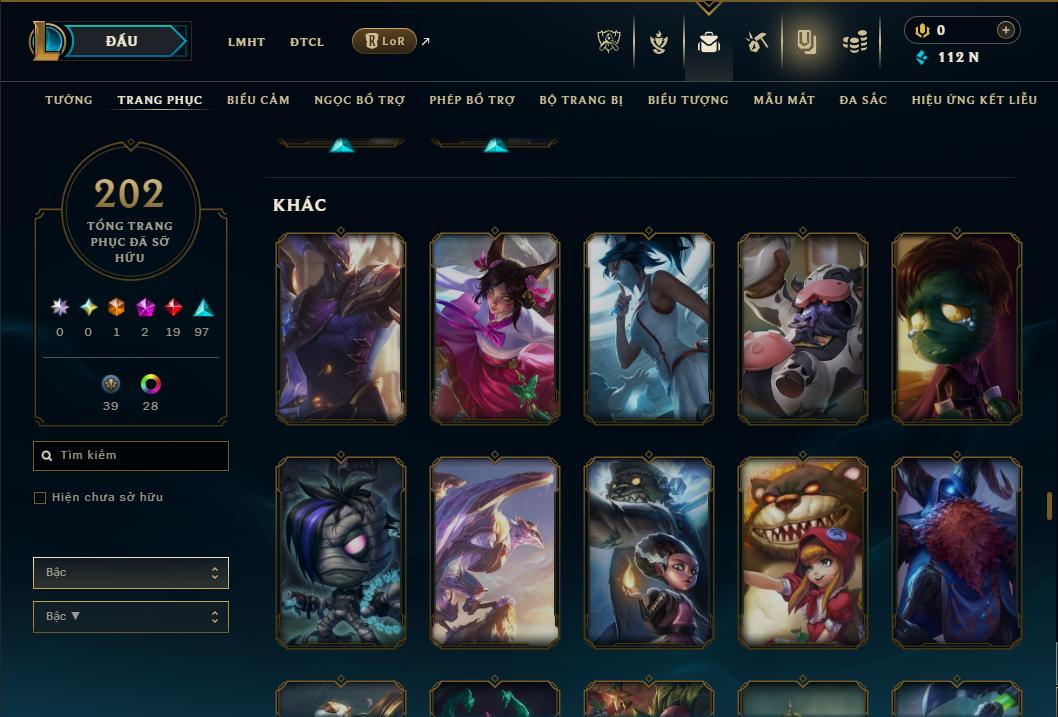Open the coin stack store icon
The image size is (1058, 717).
pyautogui.click(x=855, y=42)
